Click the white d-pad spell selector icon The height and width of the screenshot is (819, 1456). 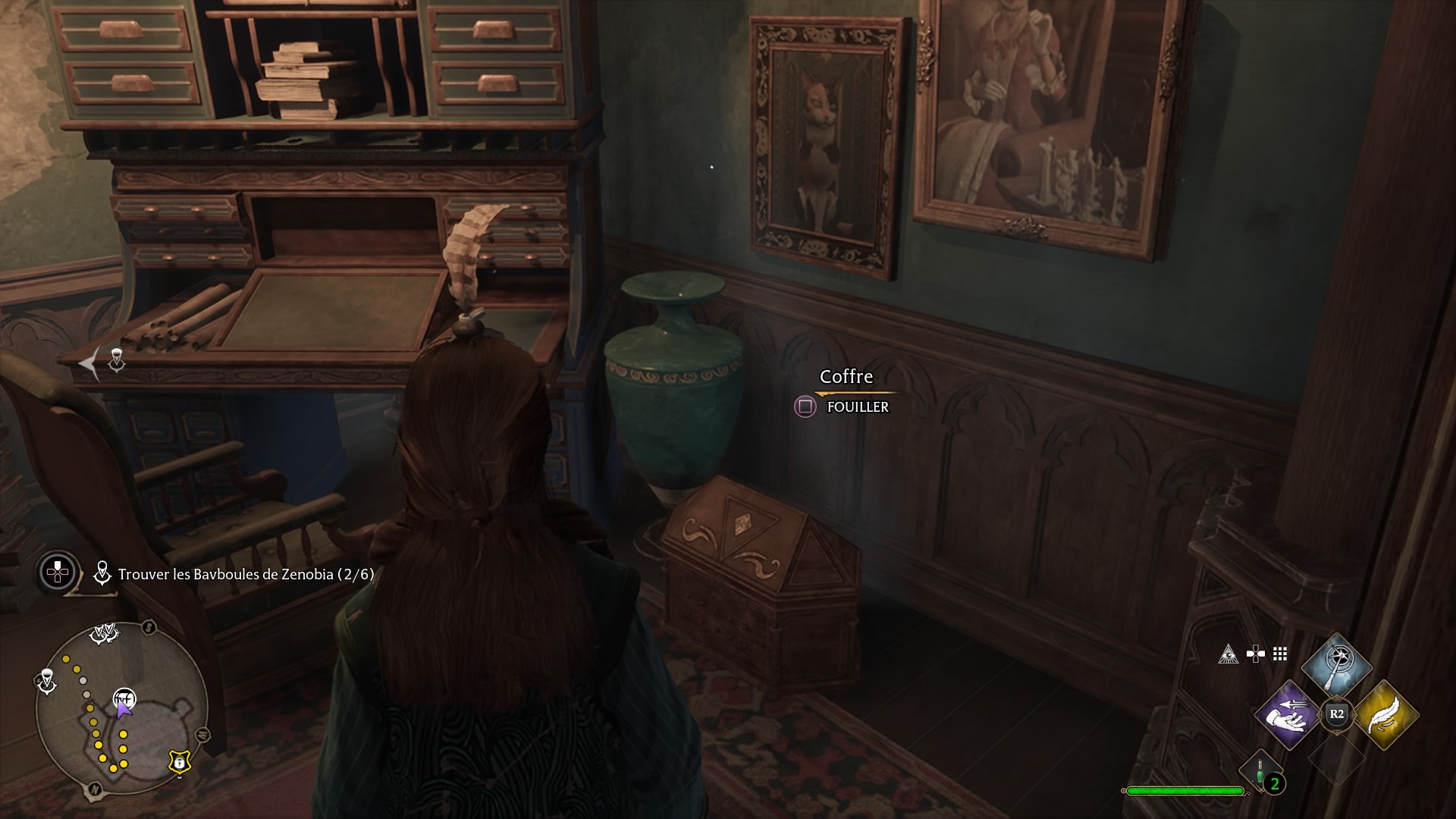(x=1255, y=654)
